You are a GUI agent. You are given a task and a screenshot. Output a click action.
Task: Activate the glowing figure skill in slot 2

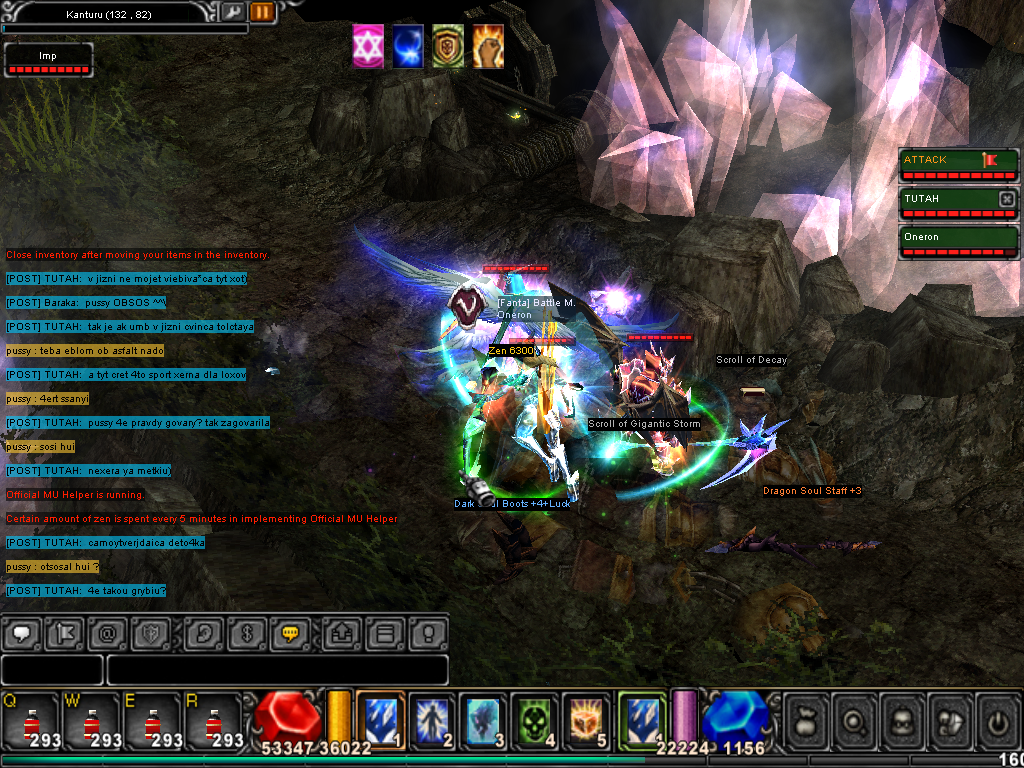click(432, 718)
